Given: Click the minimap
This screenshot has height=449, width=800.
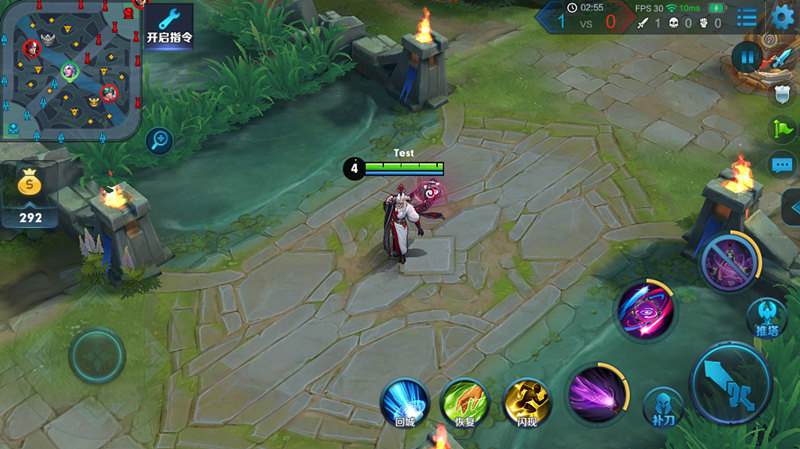Looking at the screenshot, I should pyautogui.click(x=70, y=70).
